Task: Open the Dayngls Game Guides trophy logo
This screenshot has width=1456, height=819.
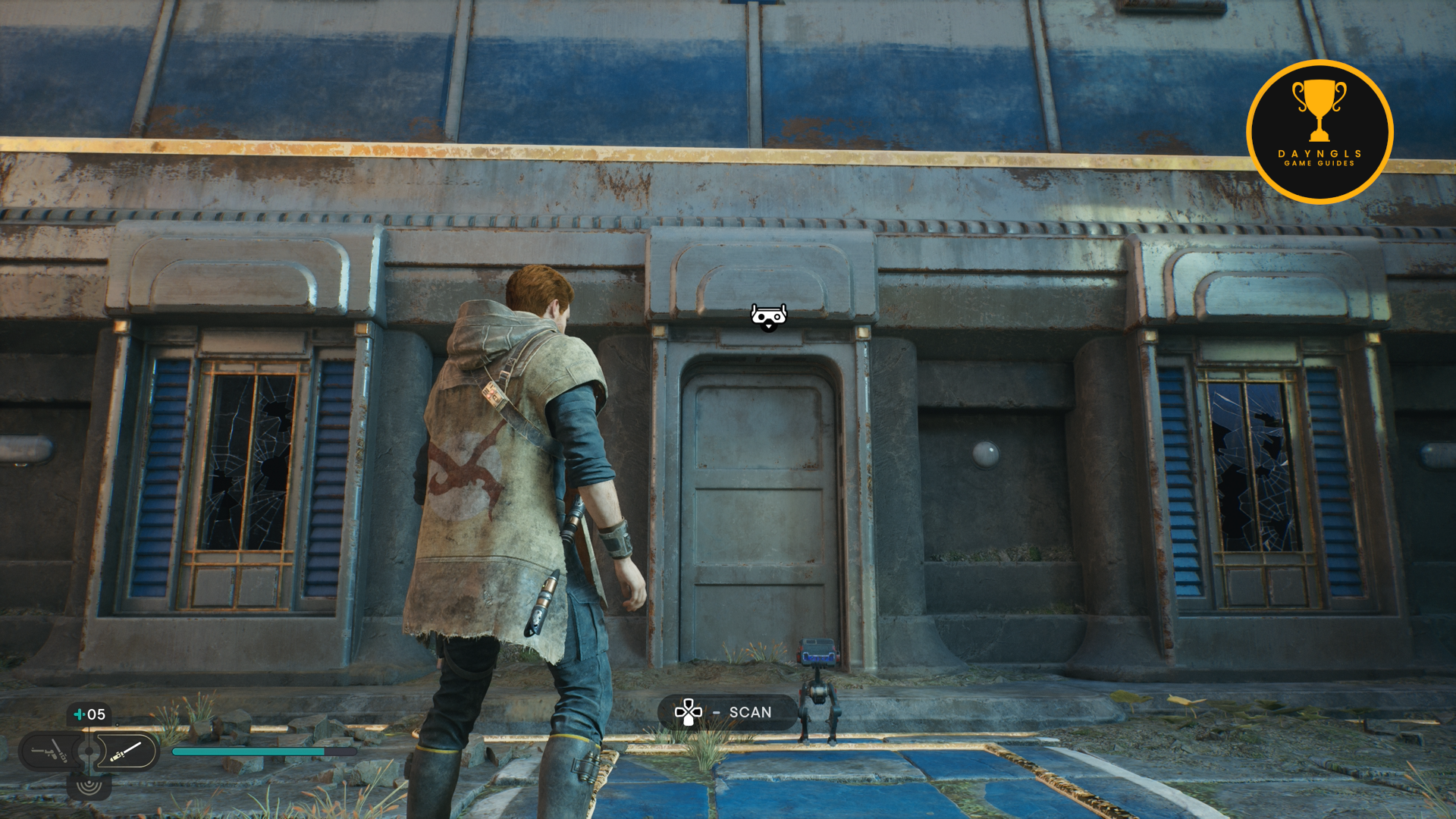Action: pyautogui.click(x=1319, y=131)
